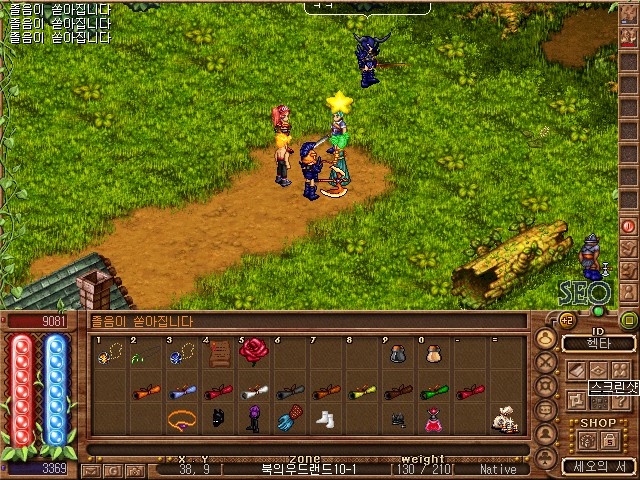This screenshot has width=640, height=480.
Task: Select the blue gauntlet item
Action: pyautogui.click(x=289, y=419)
